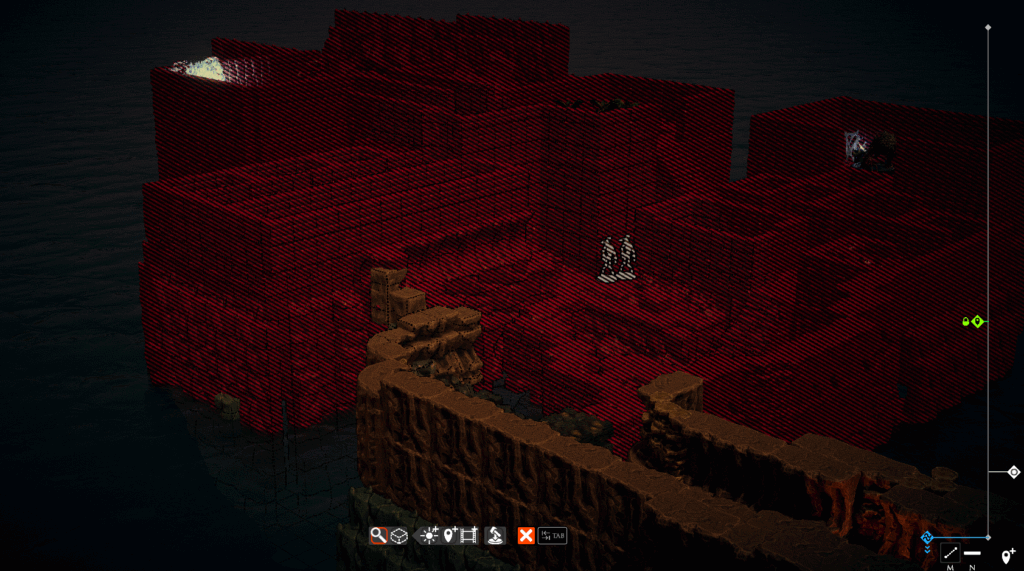Select the magnifying glass inspect tool
Image resolution: width=1024 pixels, height=571 pixels.
[378, 536]
